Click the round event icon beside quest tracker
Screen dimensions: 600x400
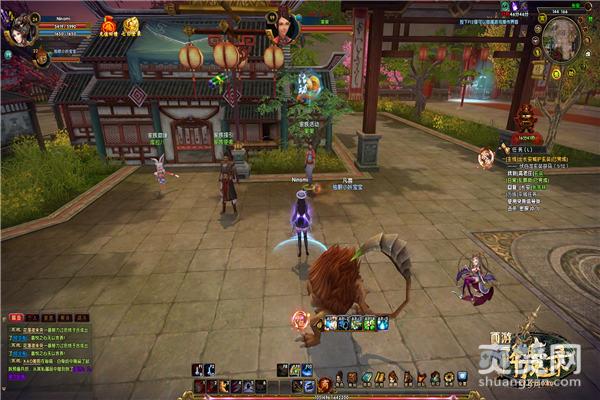(x=486, y=156)
